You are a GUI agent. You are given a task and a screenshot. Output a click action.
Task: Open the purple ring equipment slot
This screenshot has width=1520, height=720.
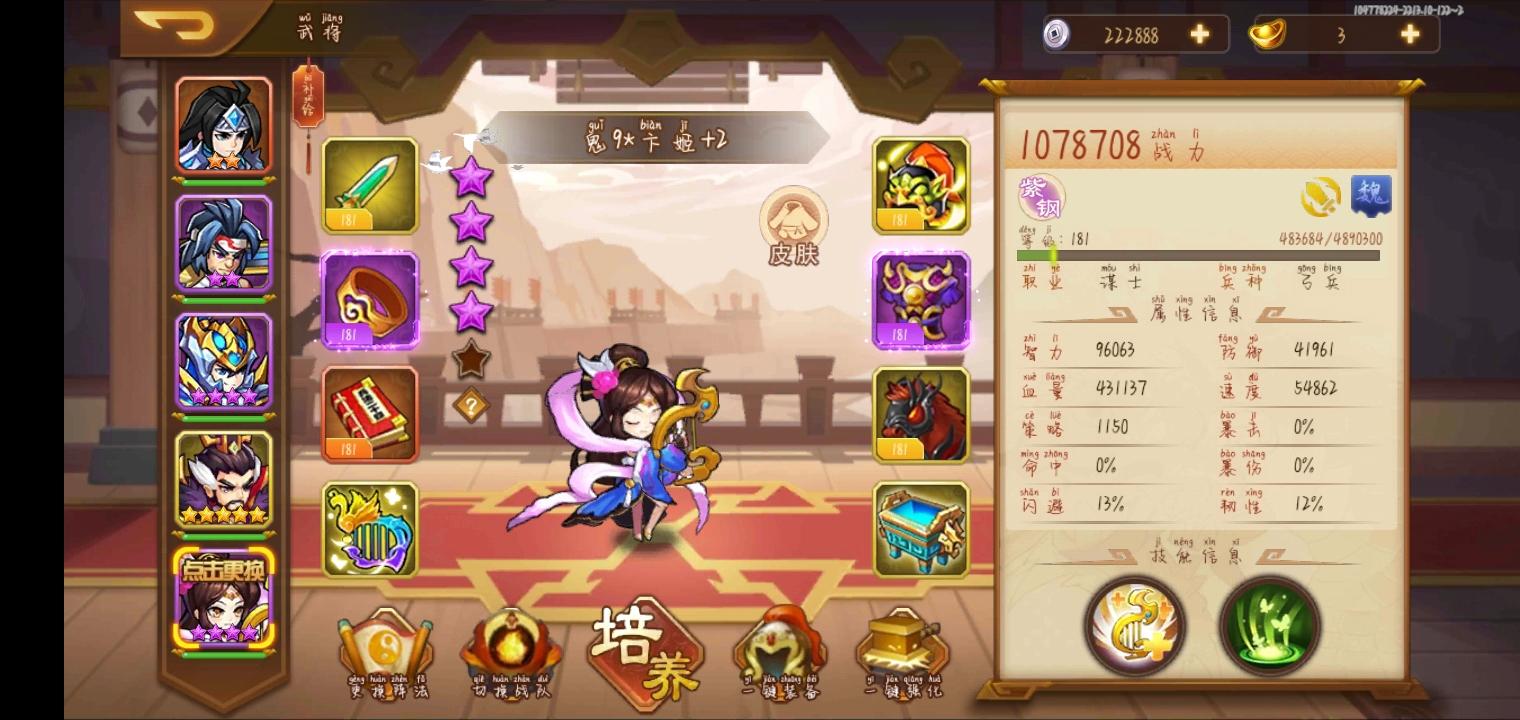[x=370, y=301]
